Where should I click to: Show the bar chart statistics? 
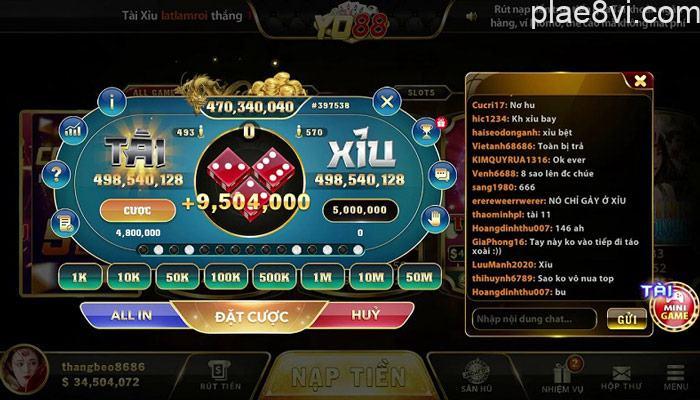click(72, 129)
